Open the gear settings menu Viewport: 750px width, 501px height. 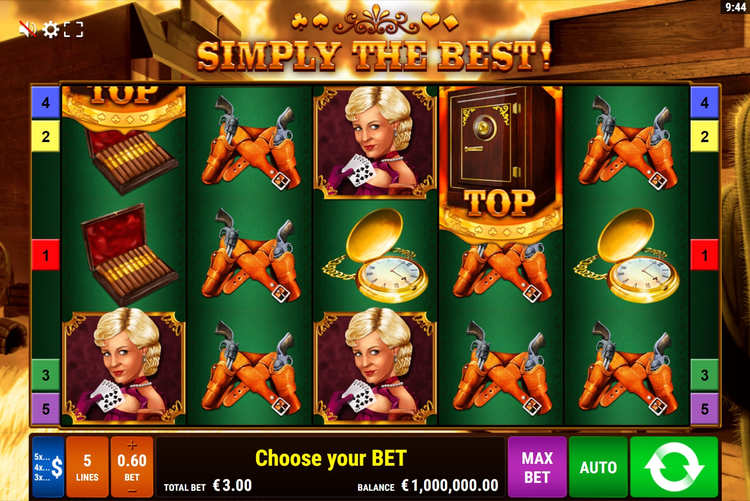51,29
